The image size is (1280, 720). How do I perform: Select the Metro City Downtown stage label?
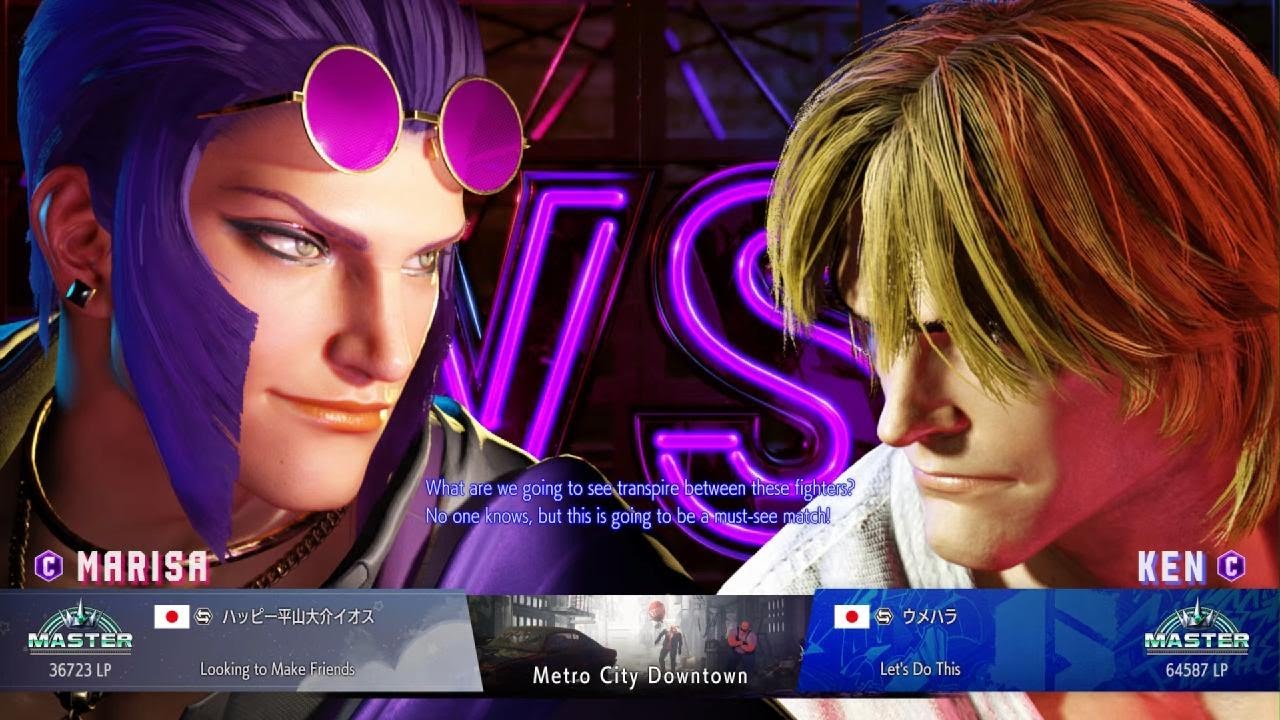click(x=640, y=676)
